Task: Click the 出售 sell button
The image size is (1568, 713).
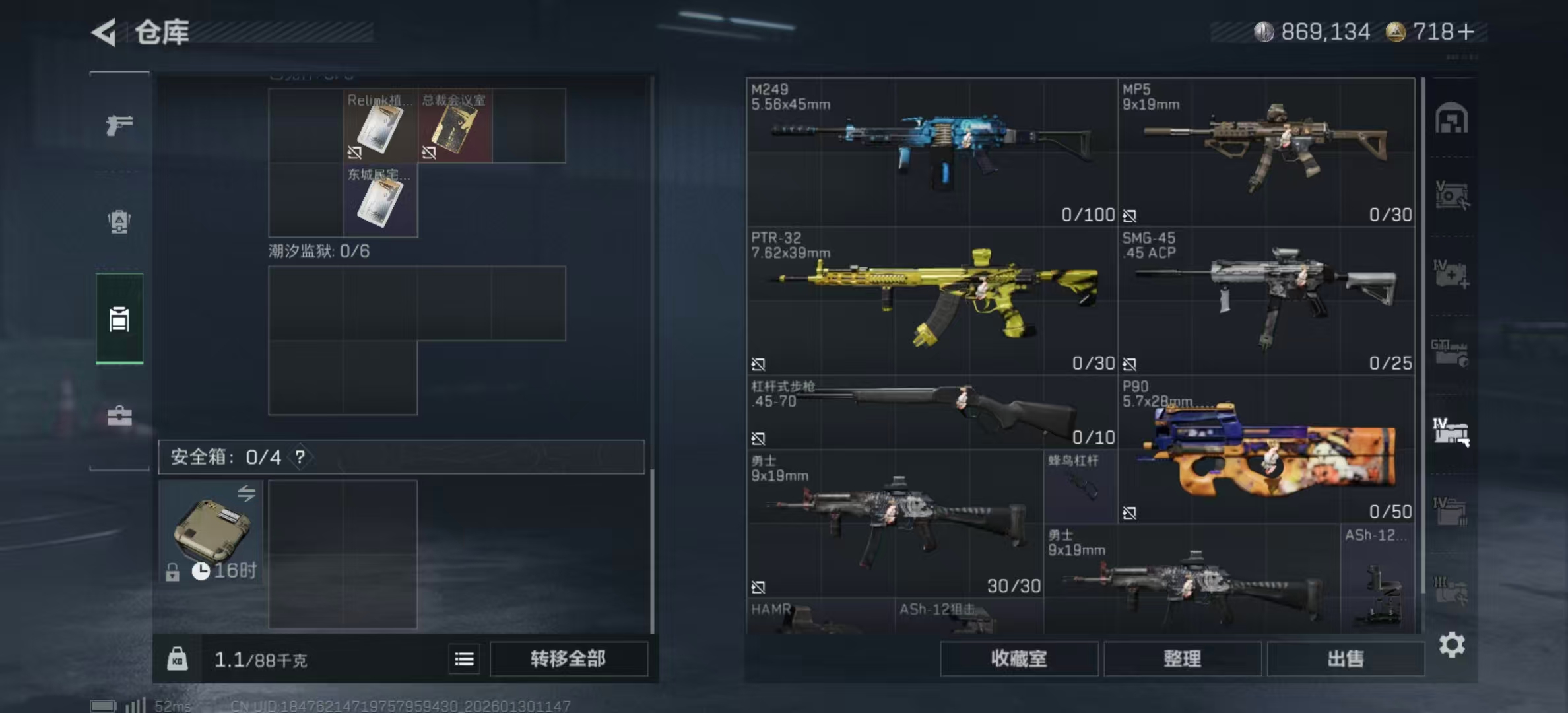Action: click(1346, 659)
